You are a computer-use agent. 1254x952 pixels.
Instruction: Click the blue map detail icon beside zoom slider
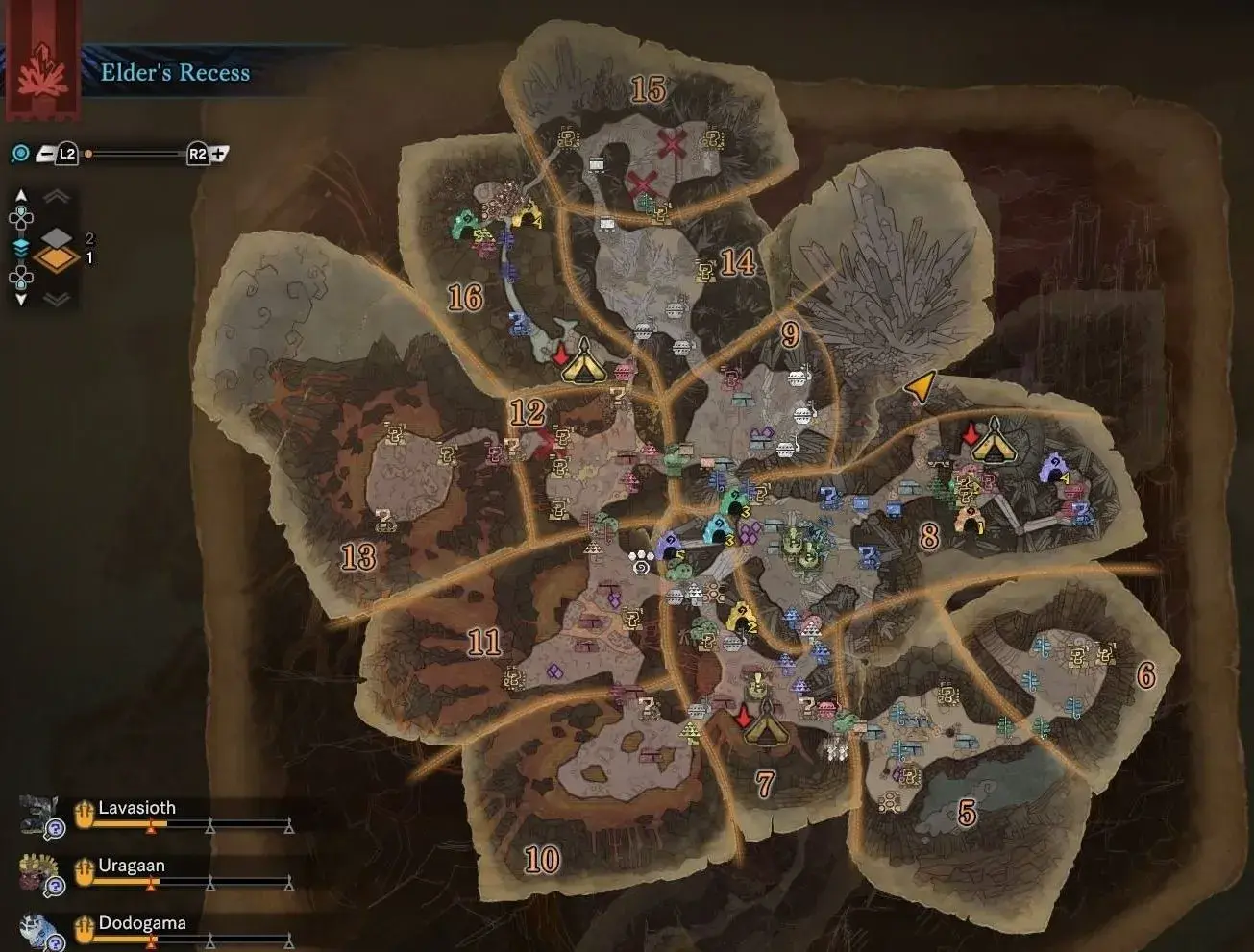point(20,152)
